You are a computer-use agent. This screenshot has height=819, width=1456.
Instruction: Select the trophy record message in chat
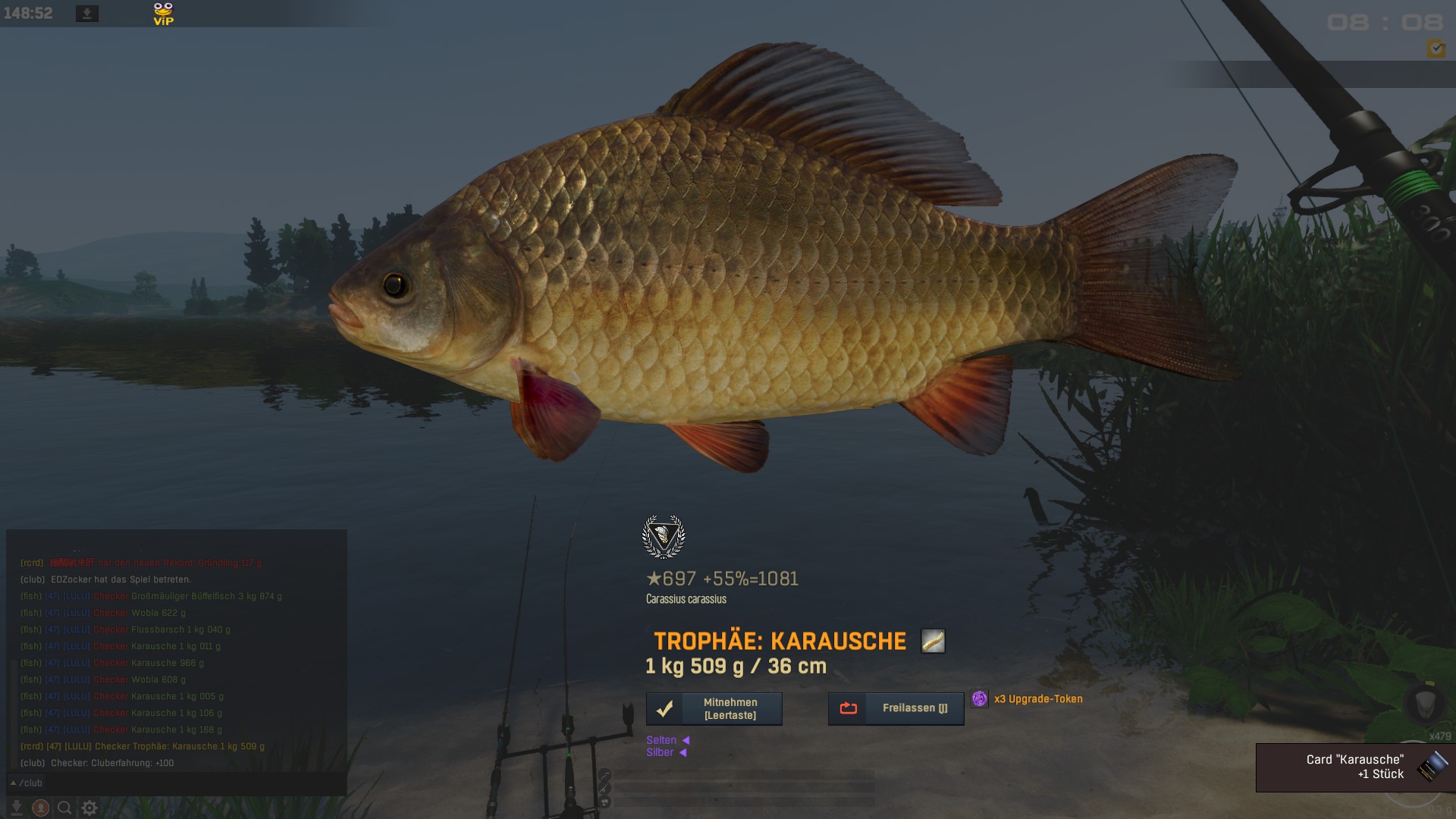143,746
